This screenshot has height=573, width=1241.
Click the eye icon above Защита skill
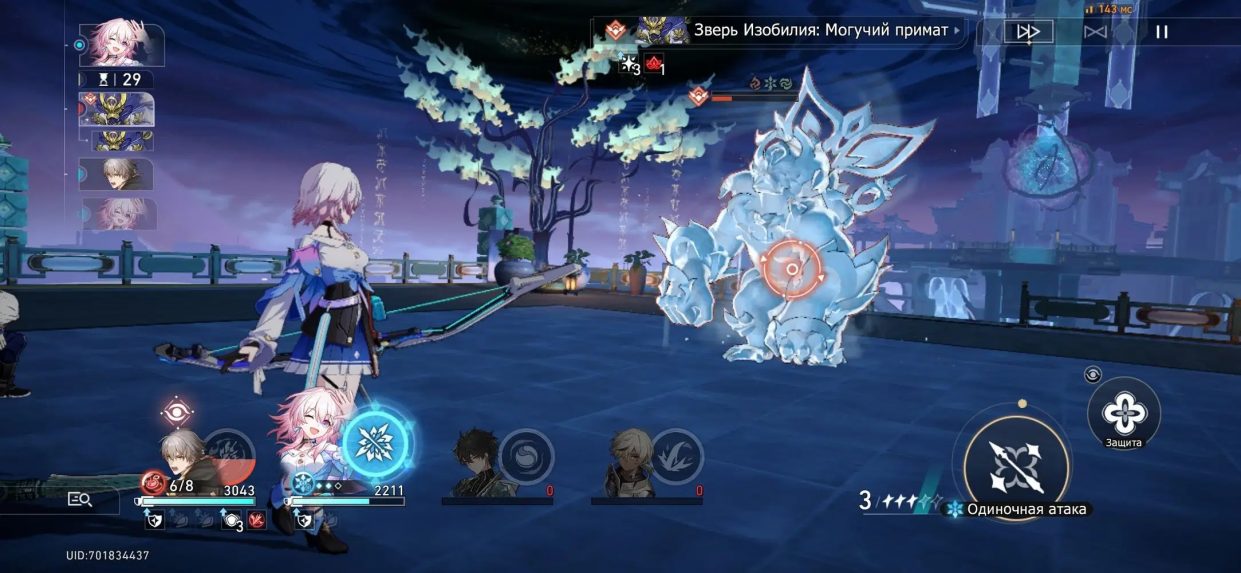(1094, 375)
